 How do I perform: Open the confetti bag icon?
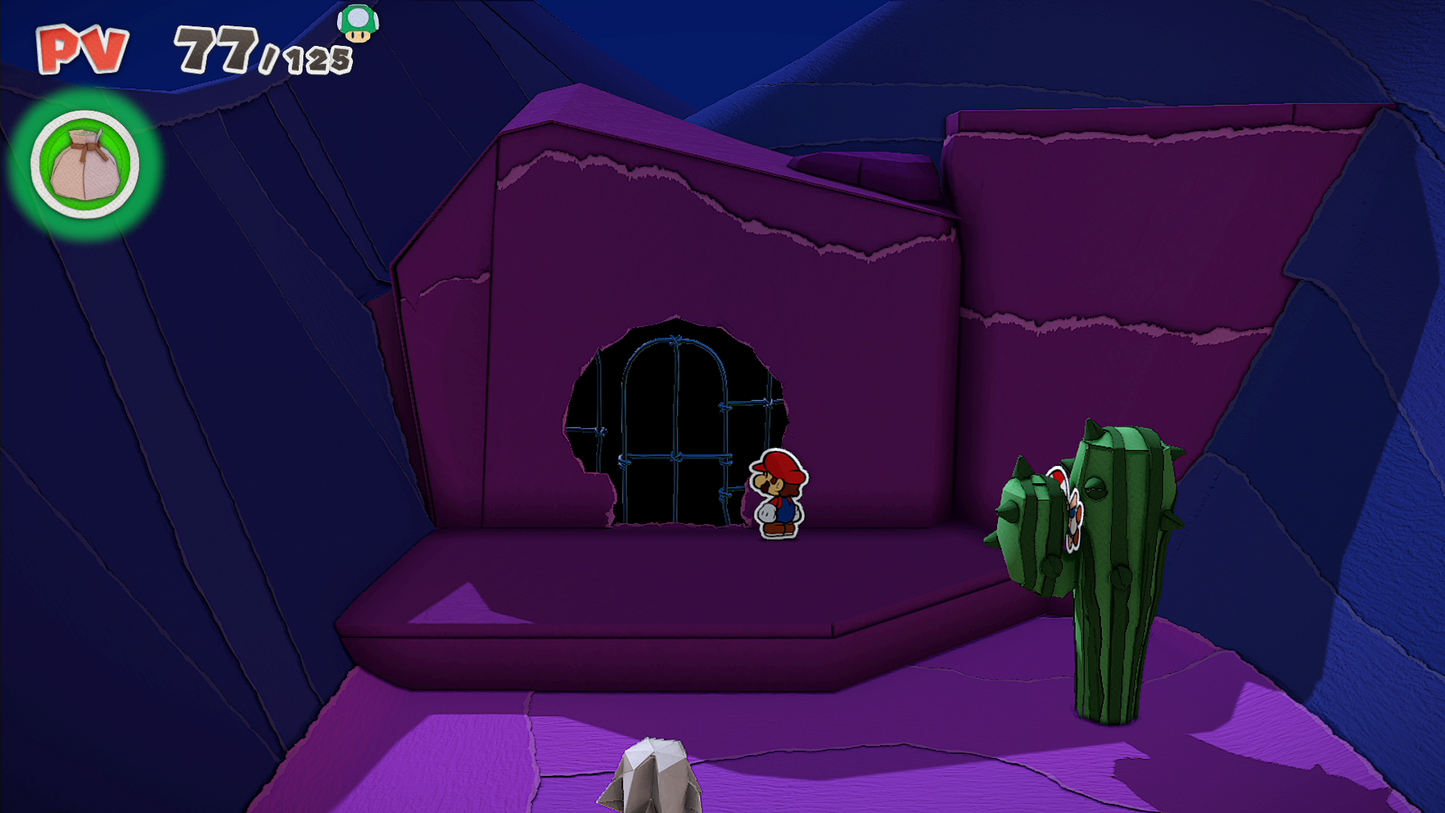(85, 165)
